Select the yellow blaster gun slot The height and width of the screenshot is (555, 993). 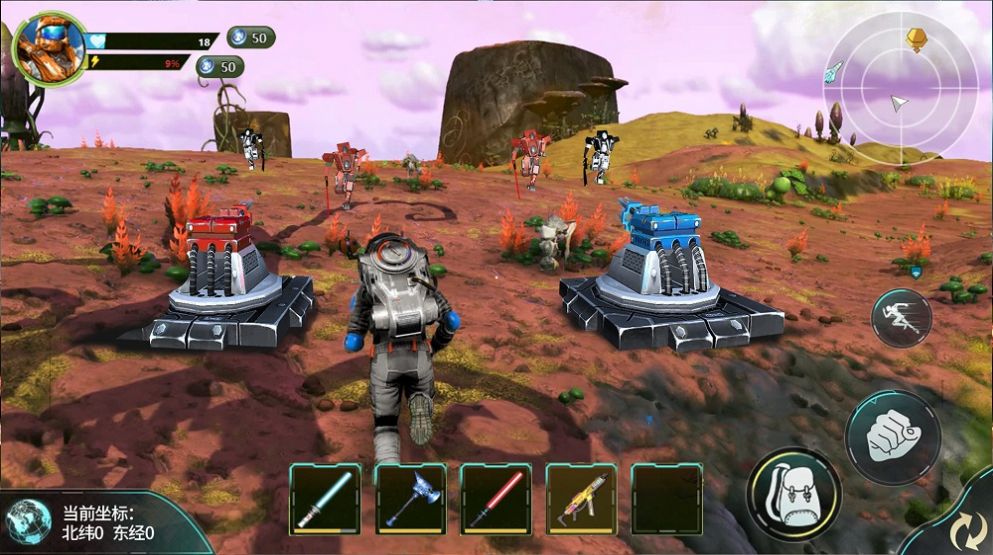coord(581,498)
